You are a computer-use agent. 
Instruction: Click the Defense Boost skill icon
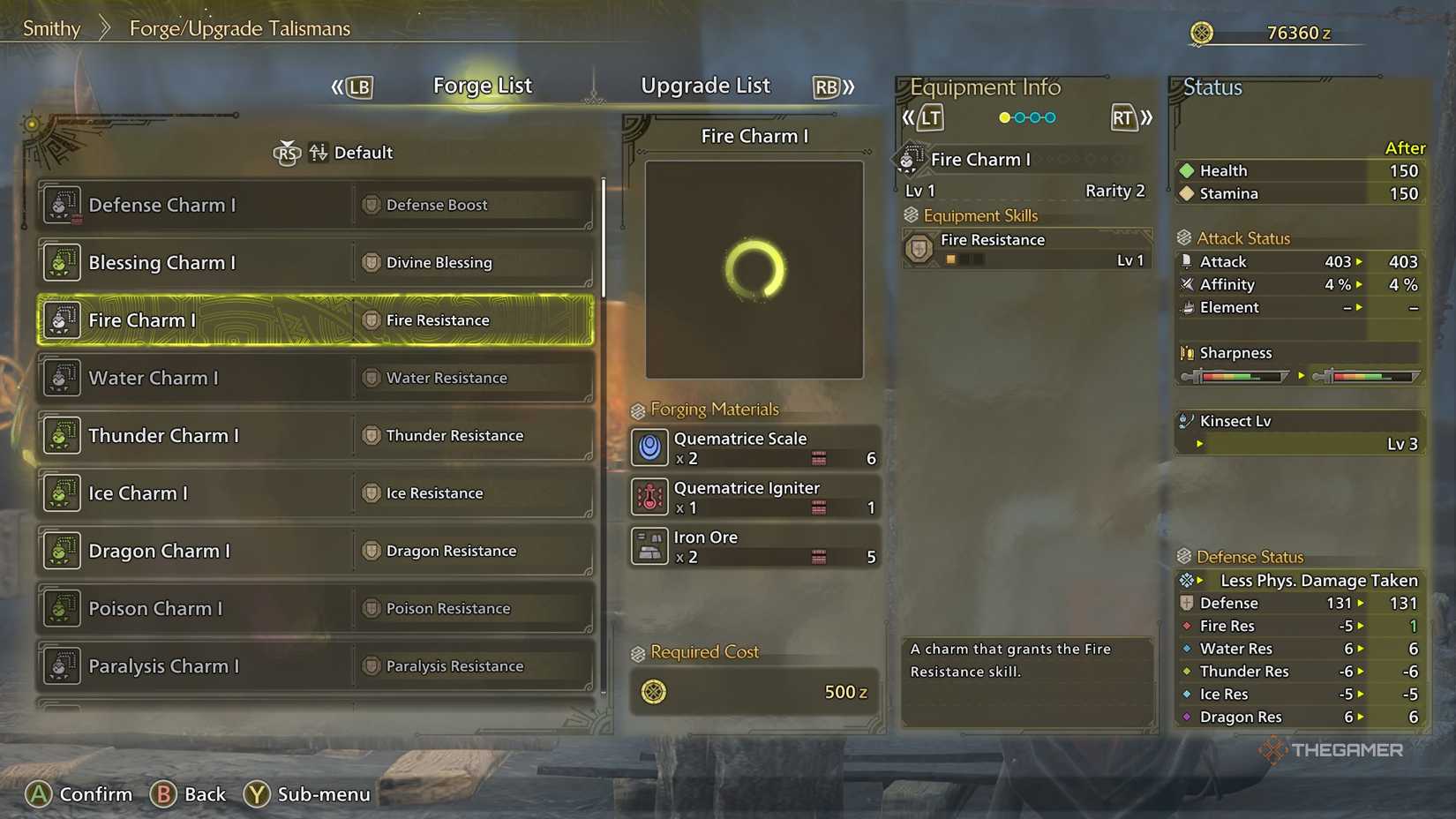pyautogui.click(x=369, y=204)
